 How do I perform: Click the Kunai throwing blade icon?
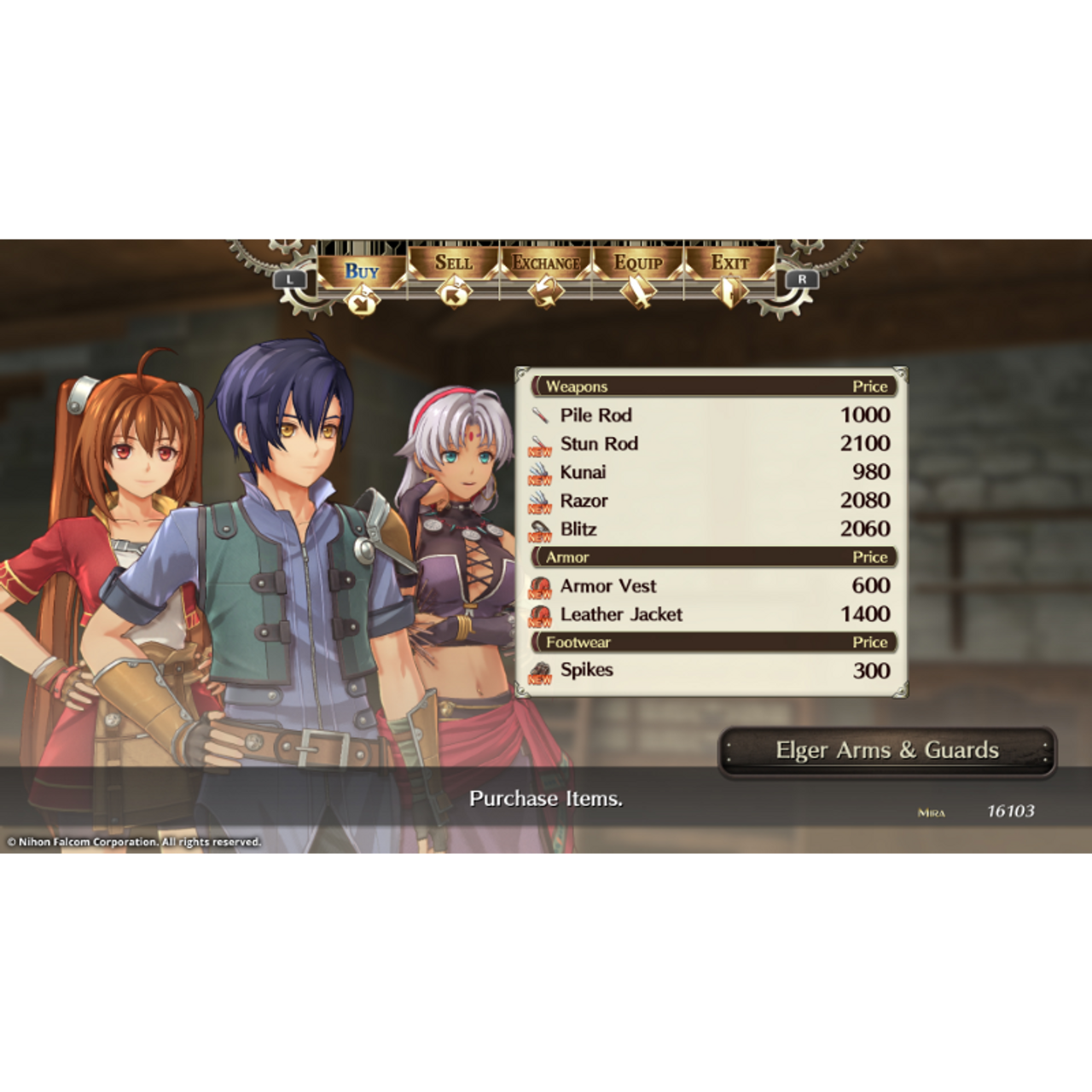(x=539, y=472)
